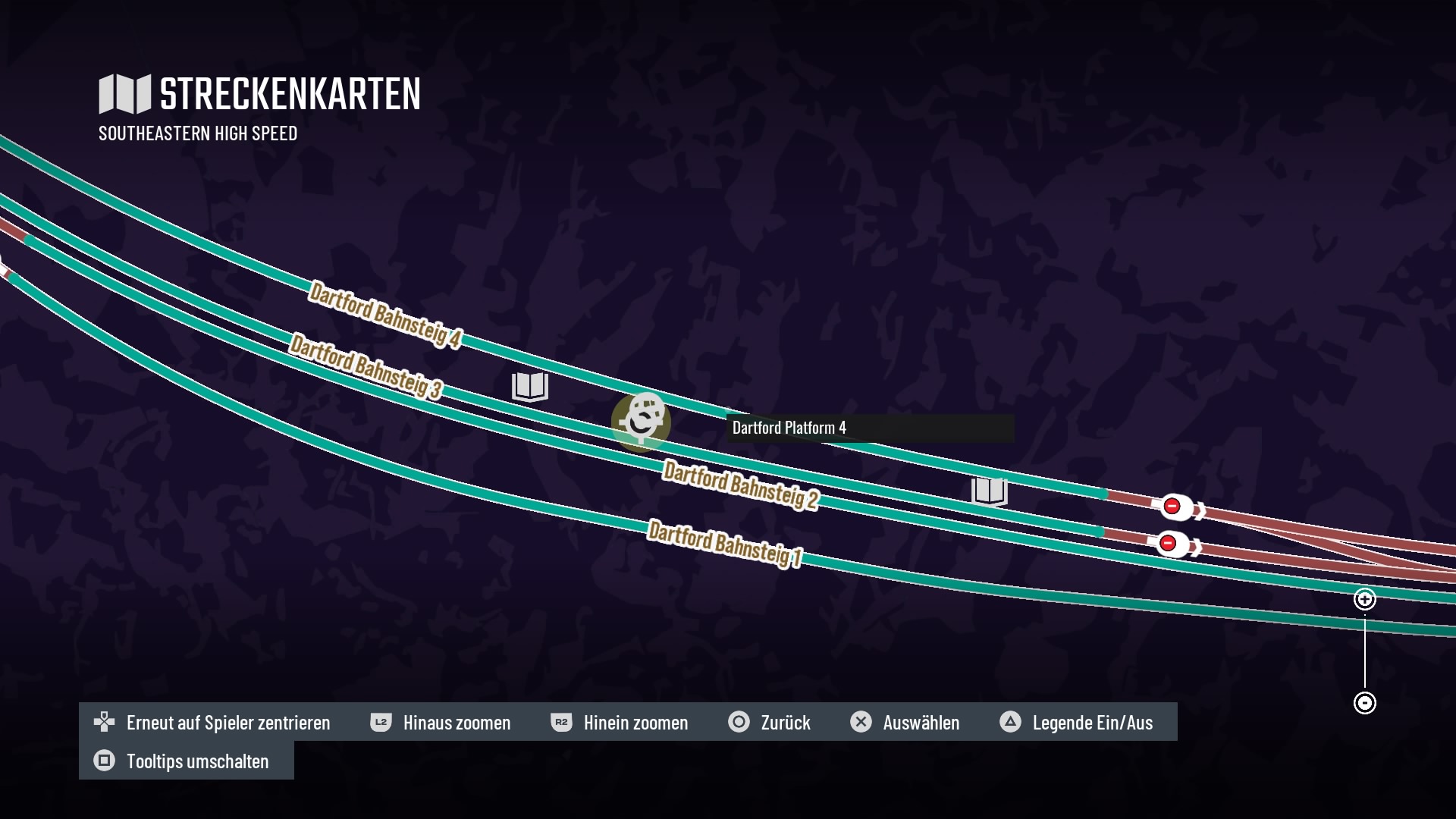1456x819 pixels.
Task: Click the Dartford Platform 4 tooltip
Action: tap(869, 428)
